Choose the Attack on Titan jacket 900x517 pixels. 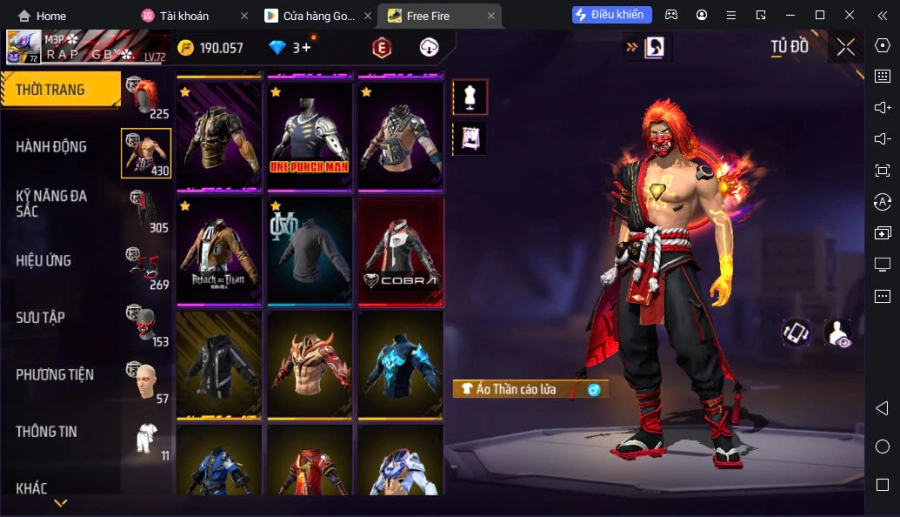pos(219,250)
